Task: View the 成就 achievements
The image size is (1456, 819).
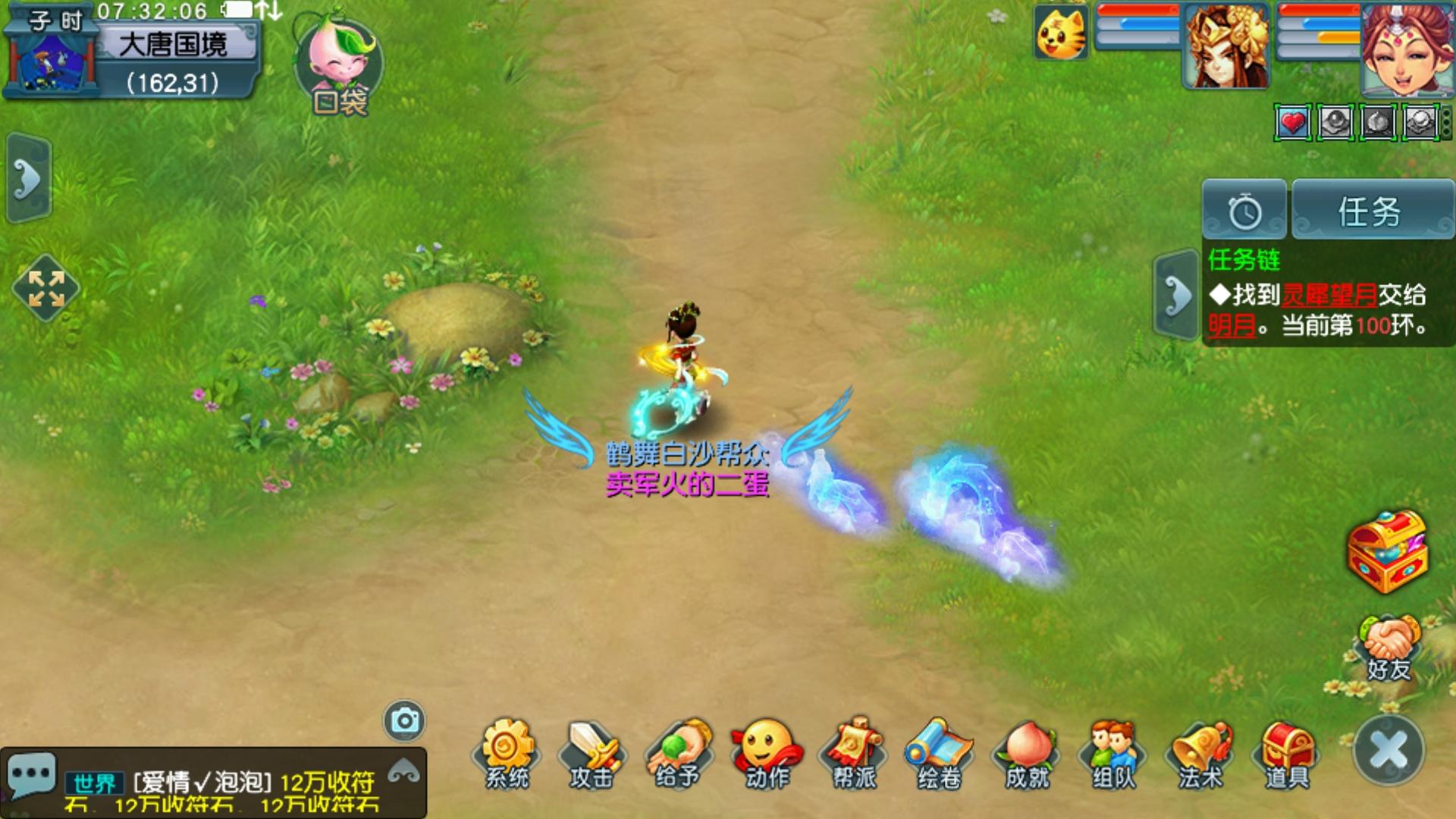Action: click(x=1027, y=752)
